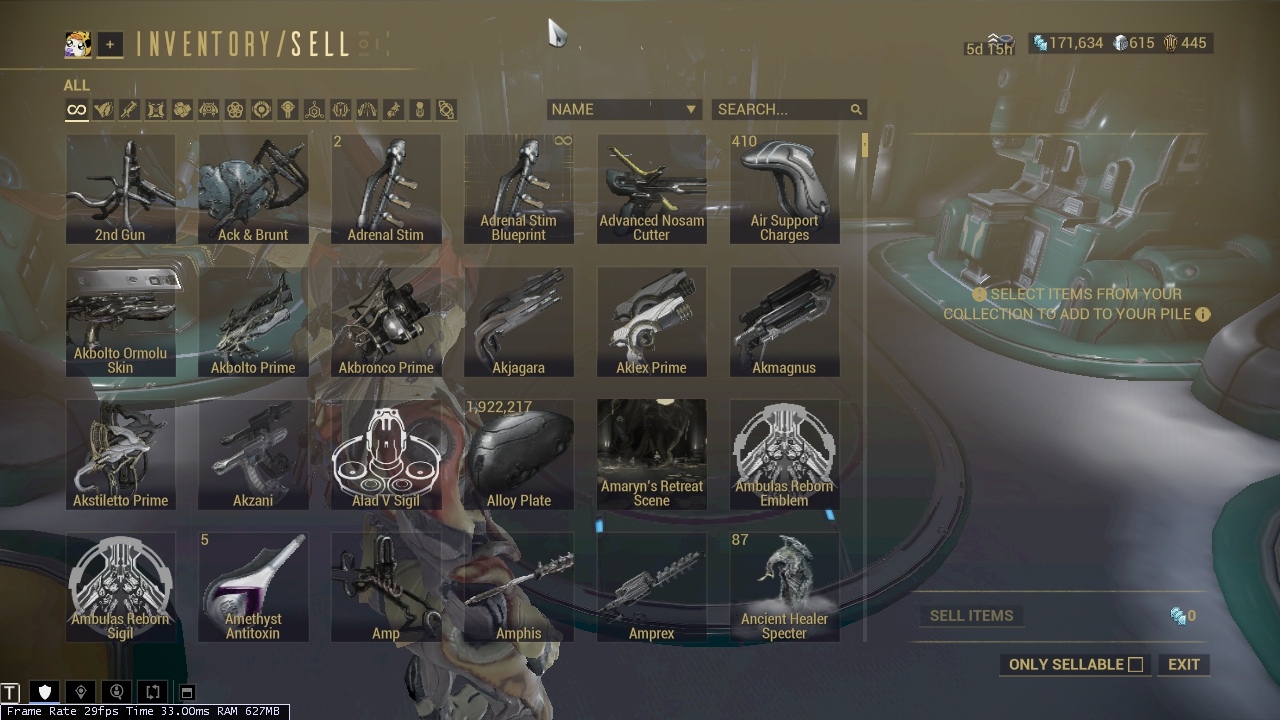Click the plus button next to the avatar
Image resolution: width=1280 pixels, height=720 pixels.
(109, 44)
